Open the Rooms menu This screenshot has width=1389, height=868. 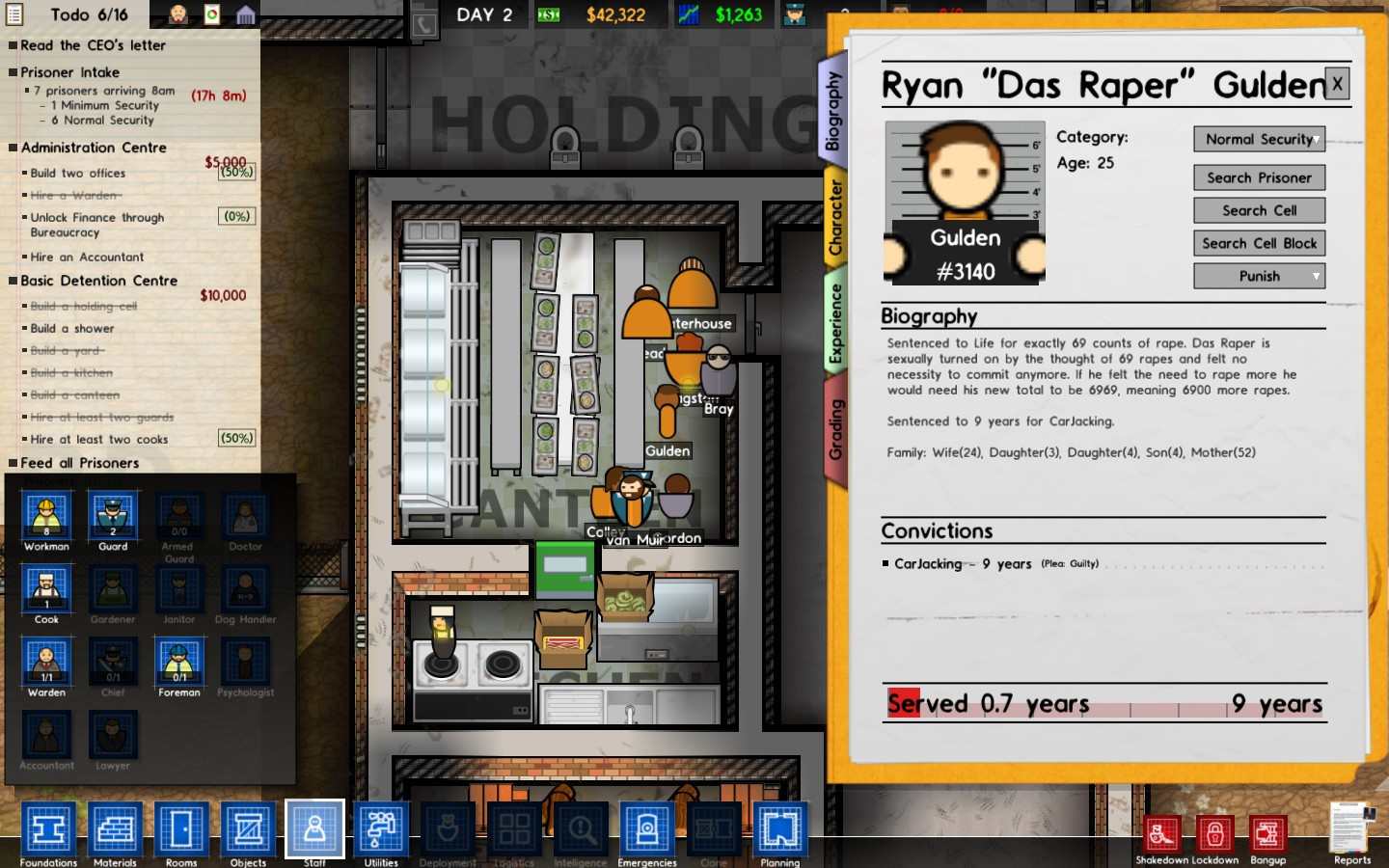tap(181, 829)
